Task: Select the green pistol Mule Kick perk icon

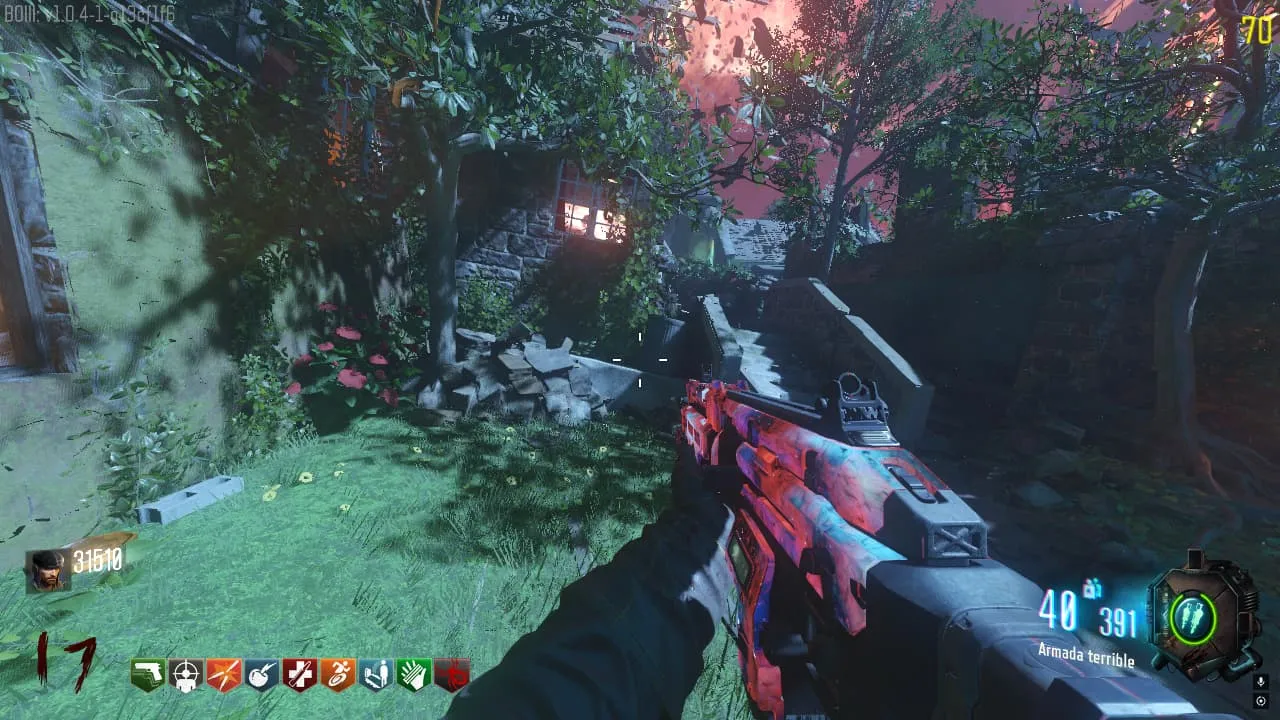Action: pos(148,675)
